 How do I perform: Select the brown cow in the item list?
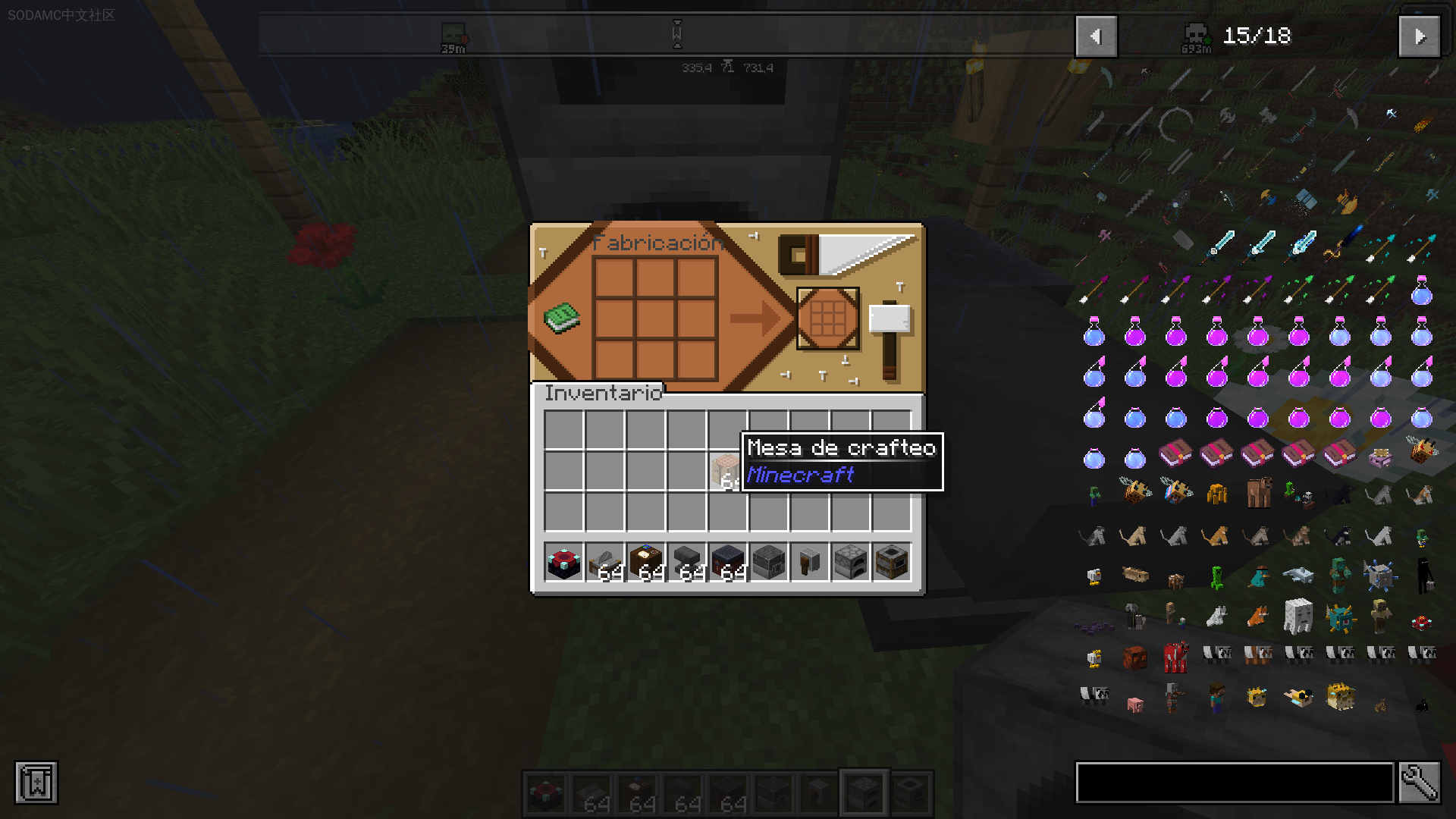pos(1257,494)
